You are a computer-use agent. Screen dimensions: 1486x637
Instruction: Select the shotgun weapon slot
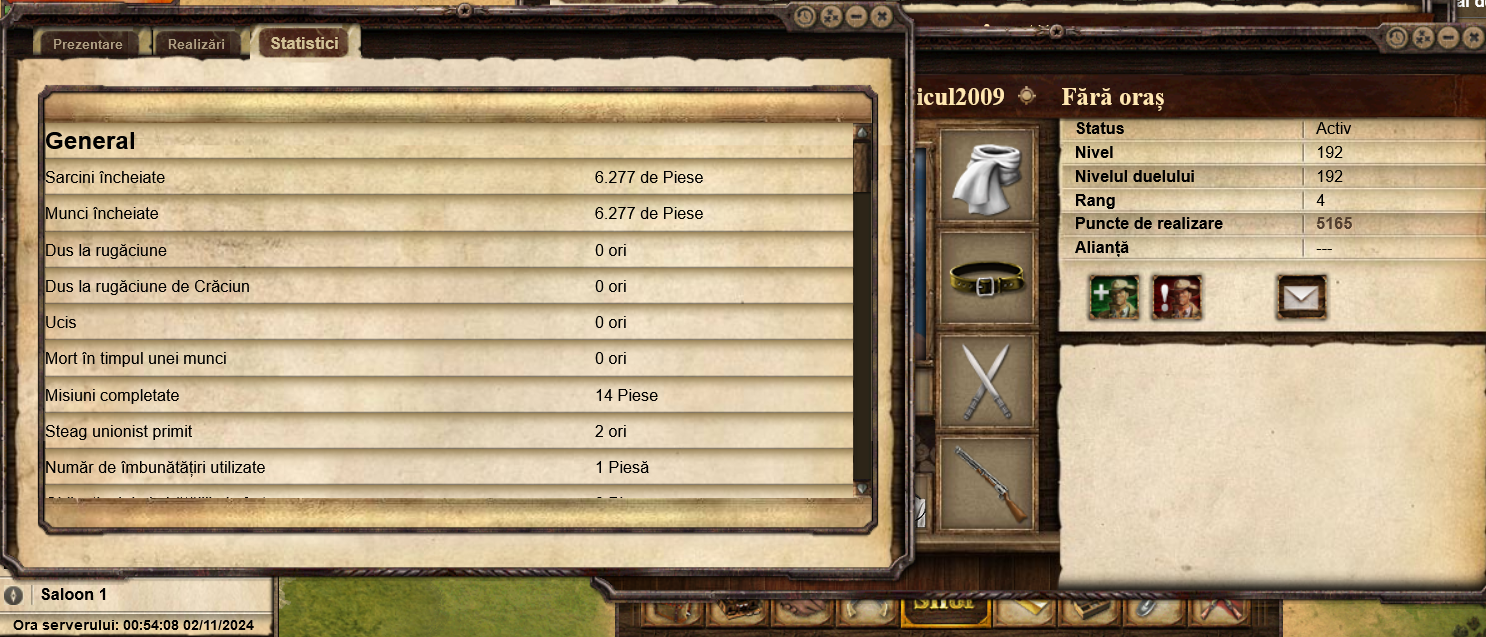[x=987, y=483]
